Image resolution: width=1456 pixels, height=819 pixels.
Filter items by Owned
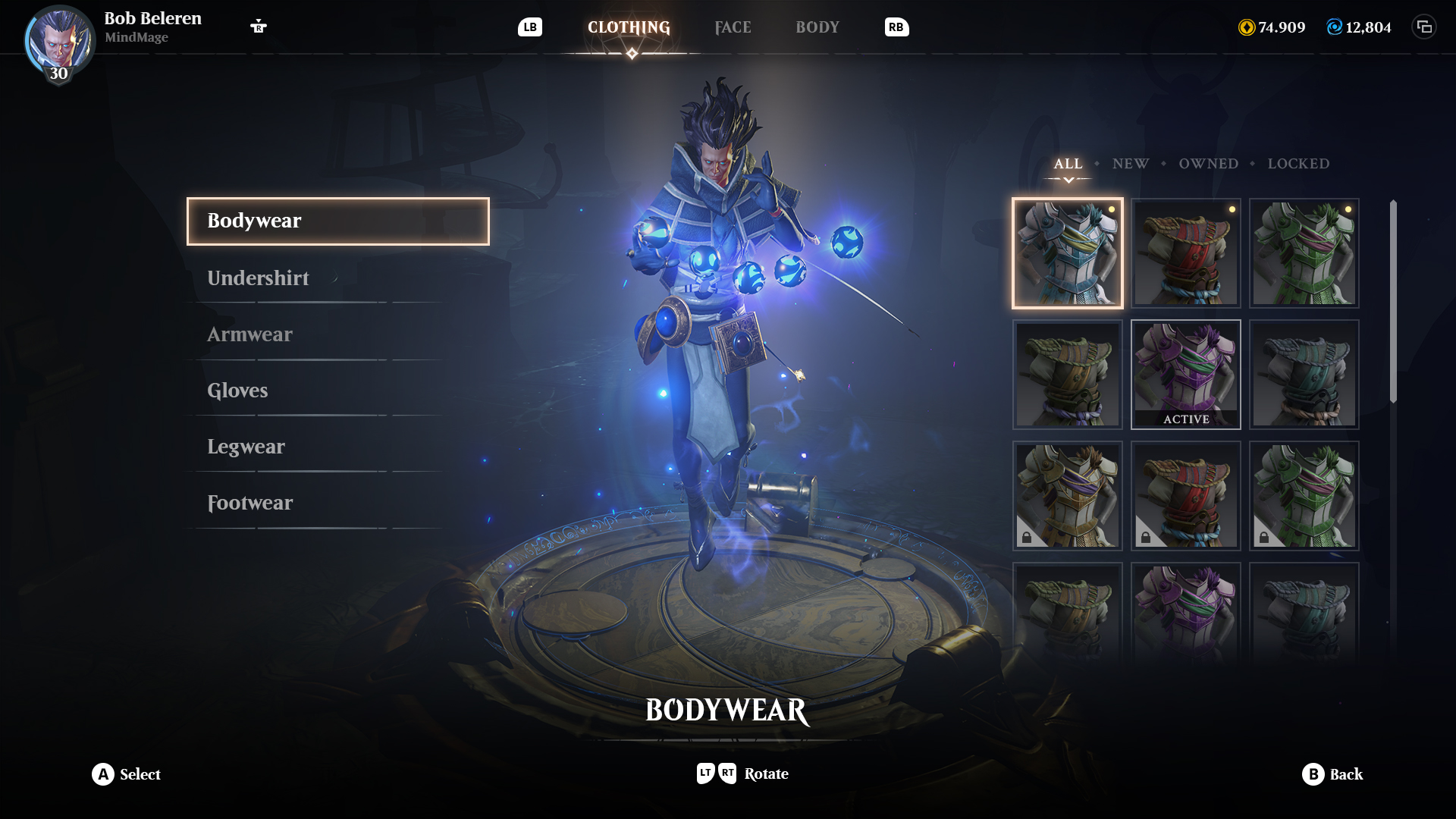point(1208,164)
